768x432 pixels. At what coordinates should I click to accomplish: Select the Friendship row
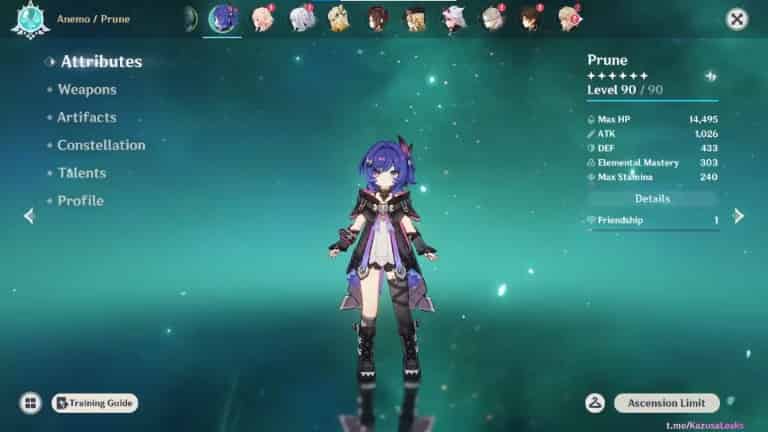[x=652, y=220]
